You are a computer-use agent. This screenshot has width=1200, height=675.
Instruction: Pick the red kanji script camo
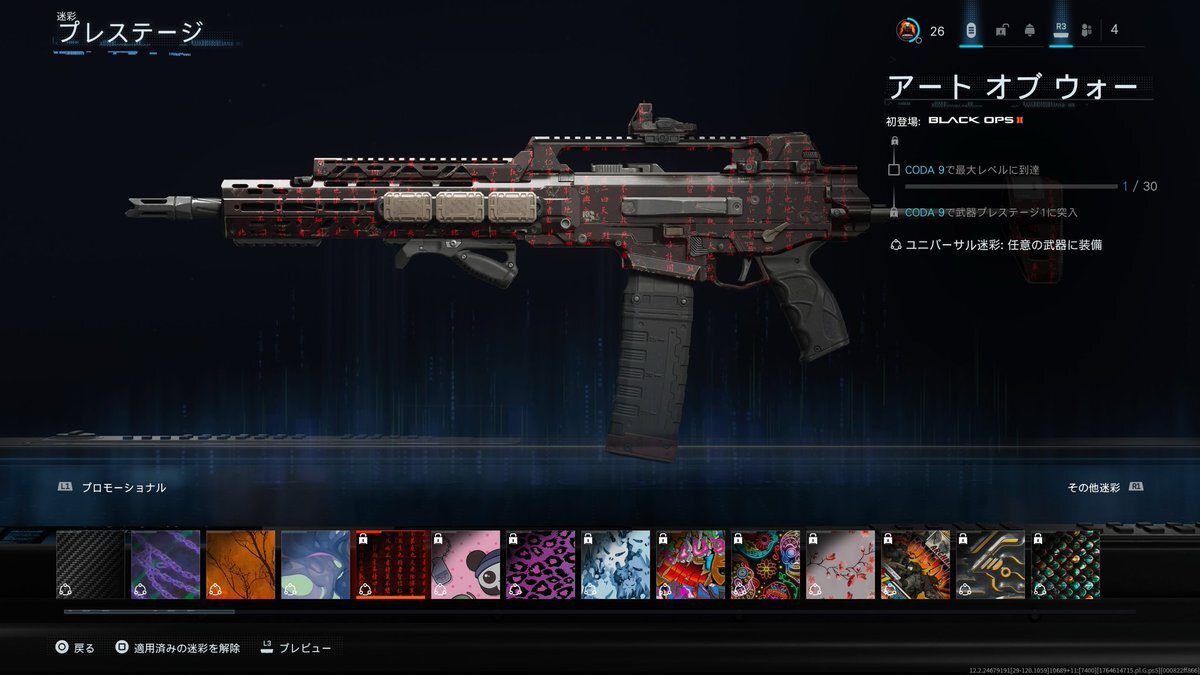point(391,565)
